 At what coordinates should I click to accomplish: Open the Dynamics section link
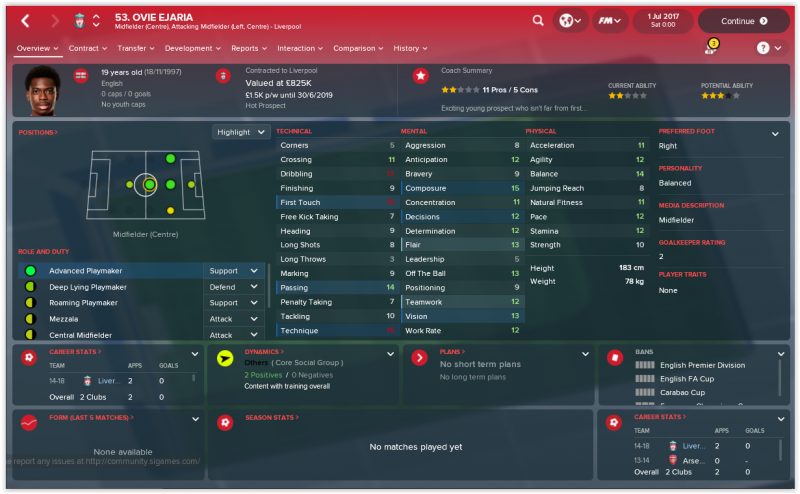[x=264, y=352]
